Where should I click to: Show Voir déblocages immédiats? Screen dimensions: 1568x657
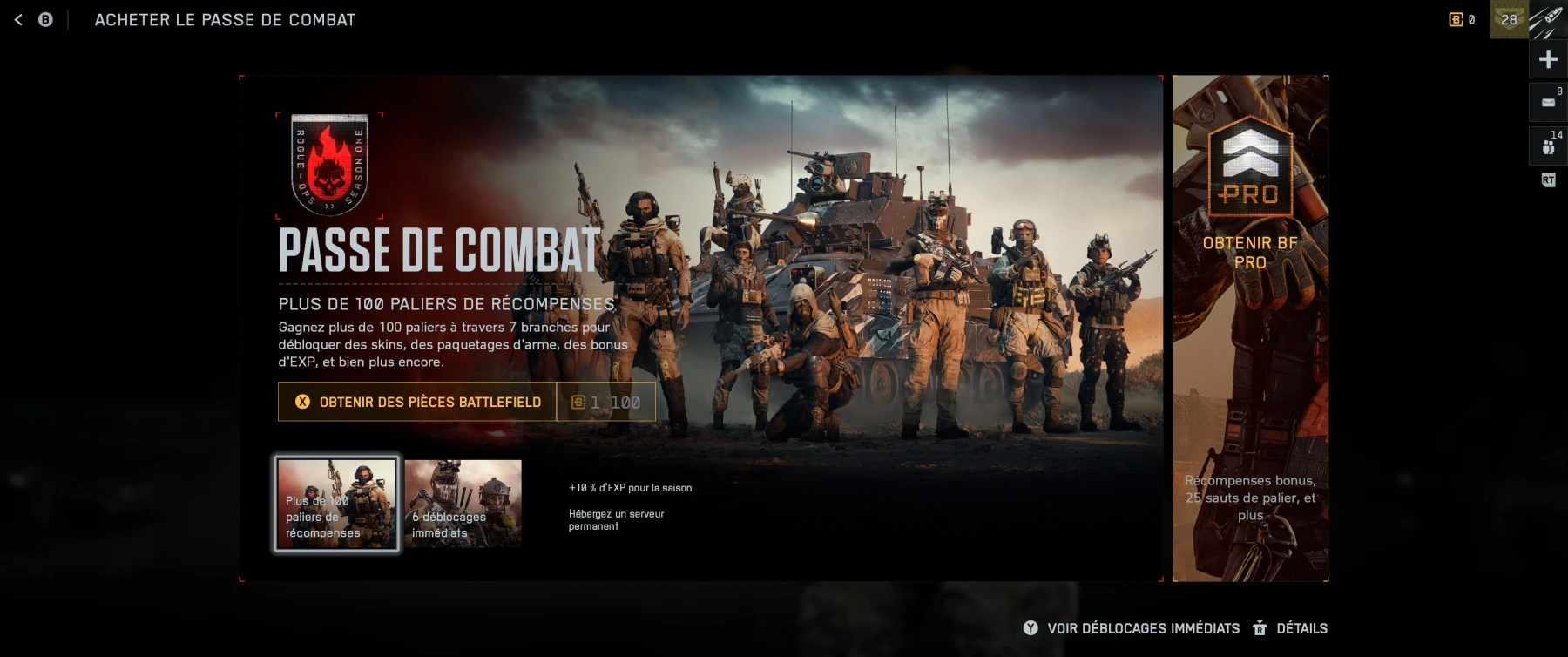click(1132, 628)
